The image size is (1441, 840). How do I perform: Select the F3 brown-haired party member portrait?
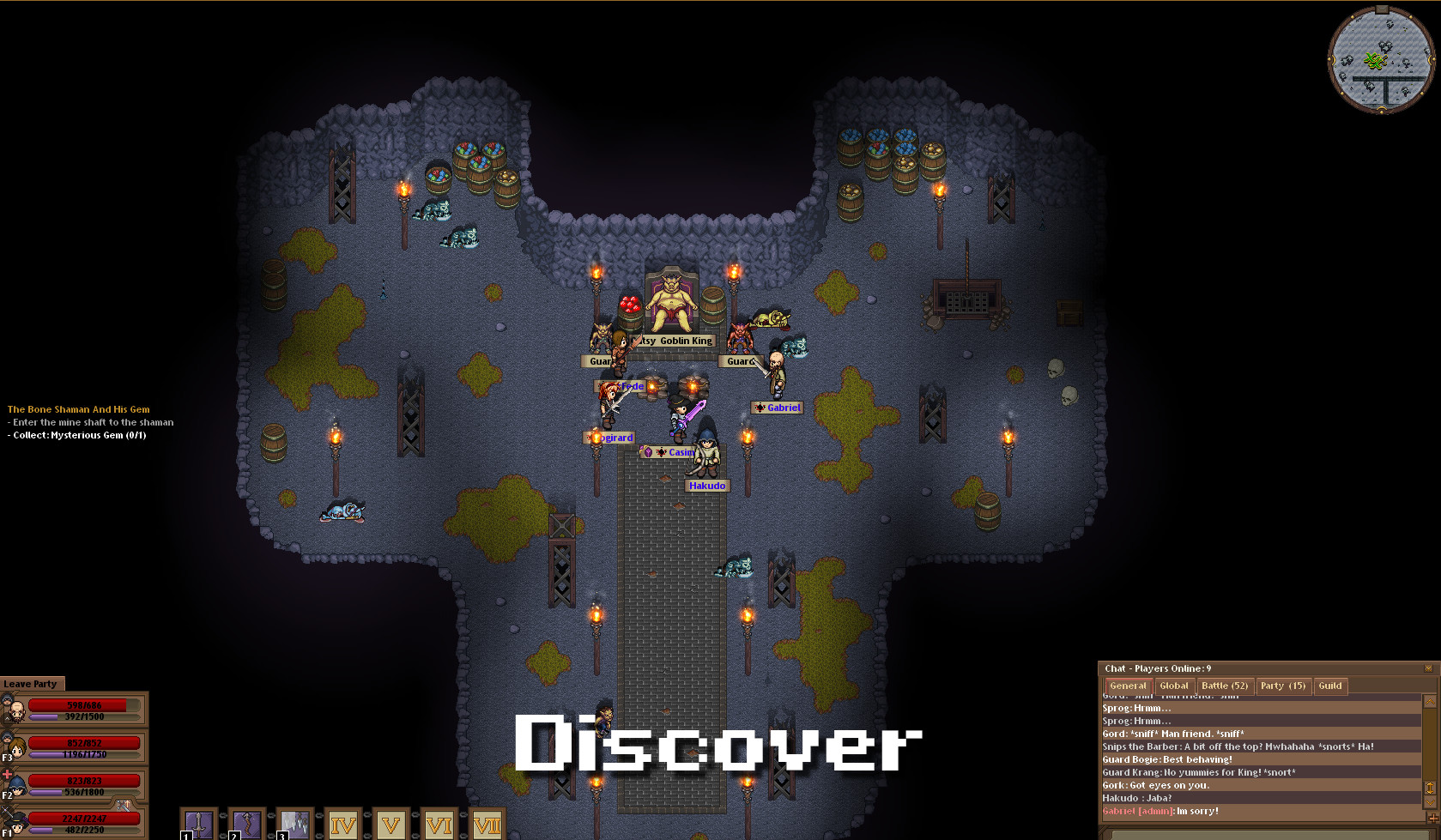pyautogui.click(x=16, y=747)
